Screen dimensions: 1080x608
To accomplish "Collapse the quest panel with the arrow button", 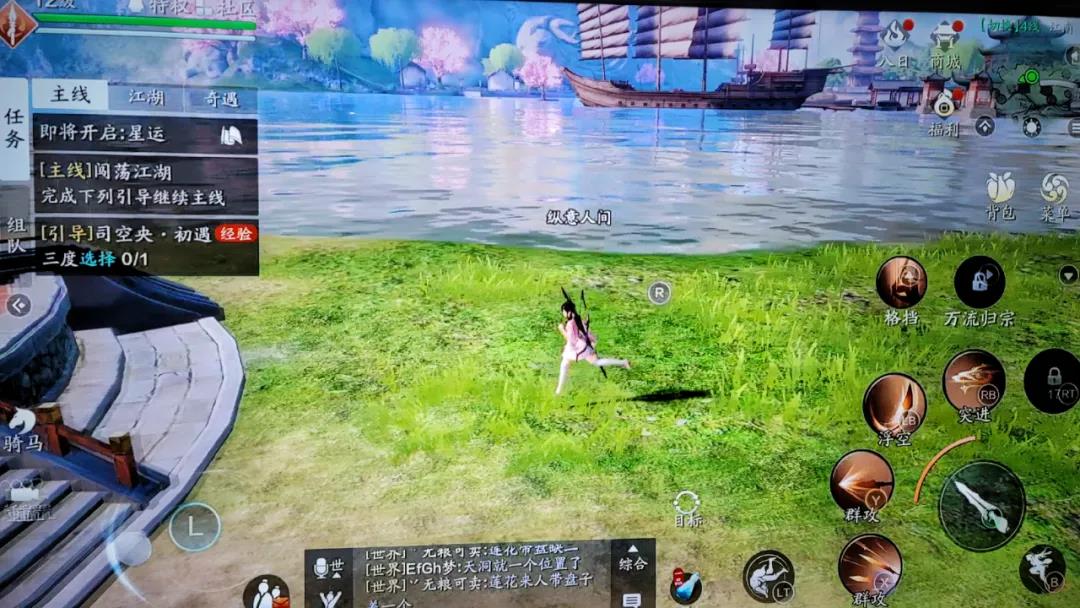I will pyautogui.click(x=18, y=305).
